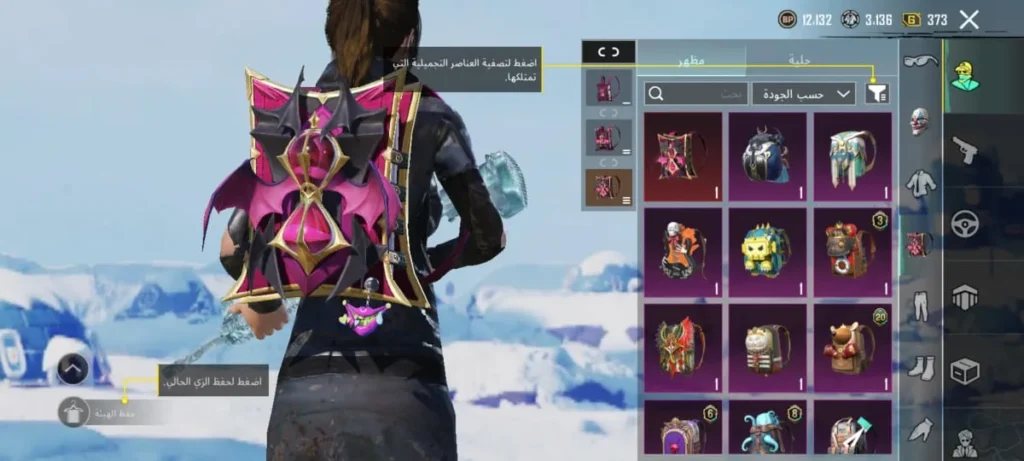Open the glasses category
Viewport: 1024px width, 461px height.
click(x=920, y=62)
